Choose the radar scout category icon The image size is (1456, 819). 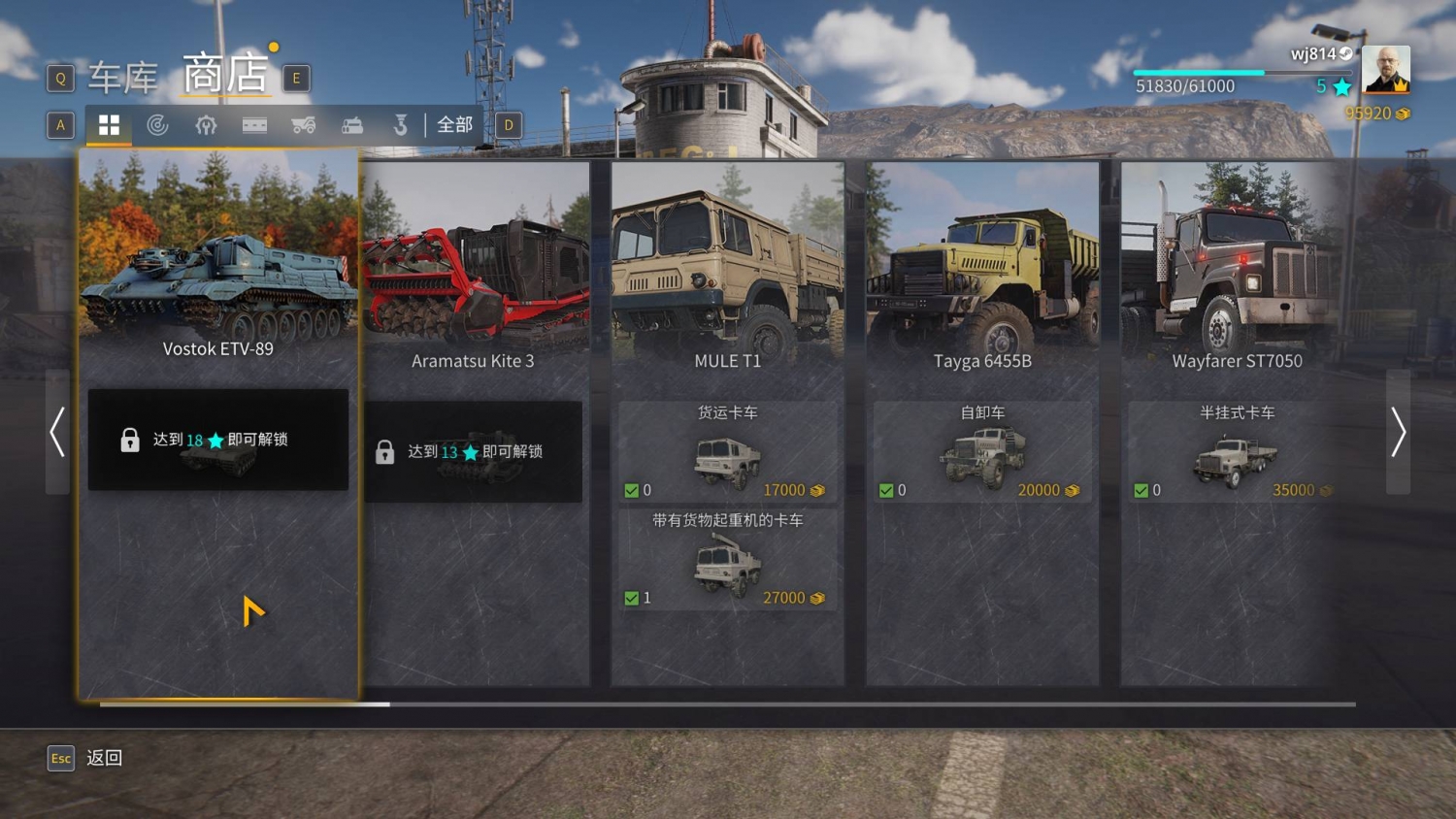[157, 125]
